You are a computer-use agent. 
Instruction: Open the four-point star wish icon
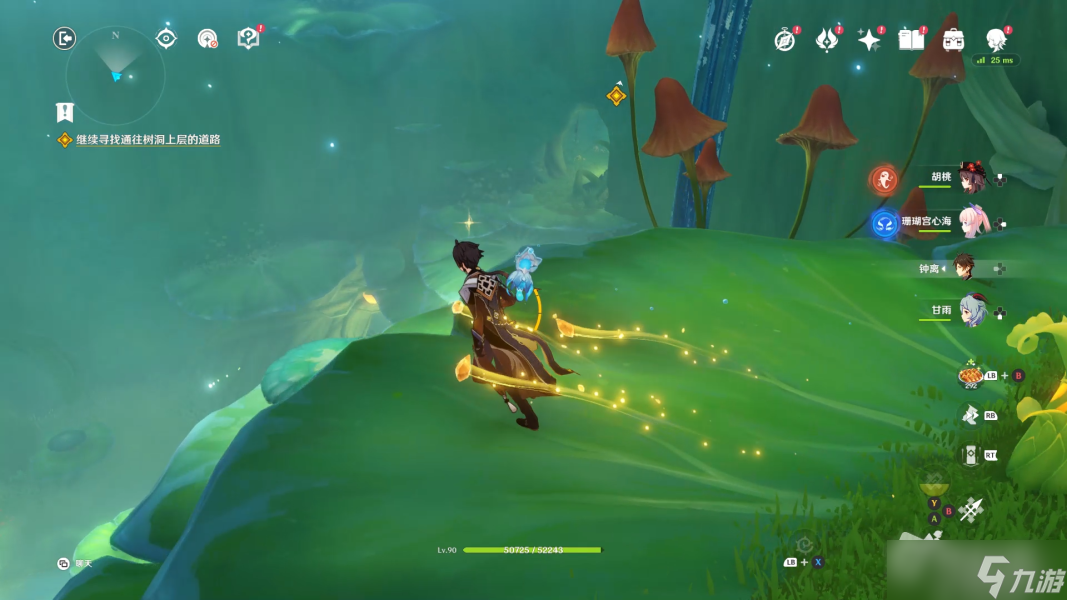click(869, 40)
